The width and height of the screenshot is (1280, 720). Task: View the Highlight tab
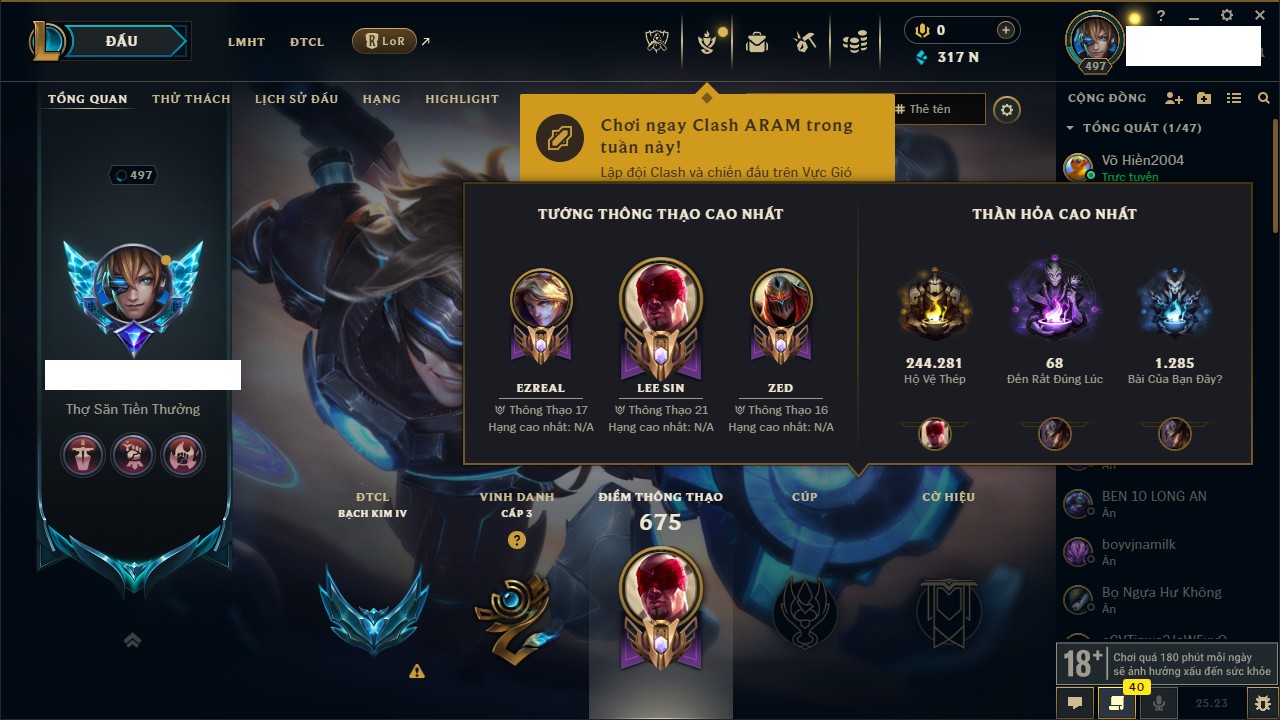461,99
